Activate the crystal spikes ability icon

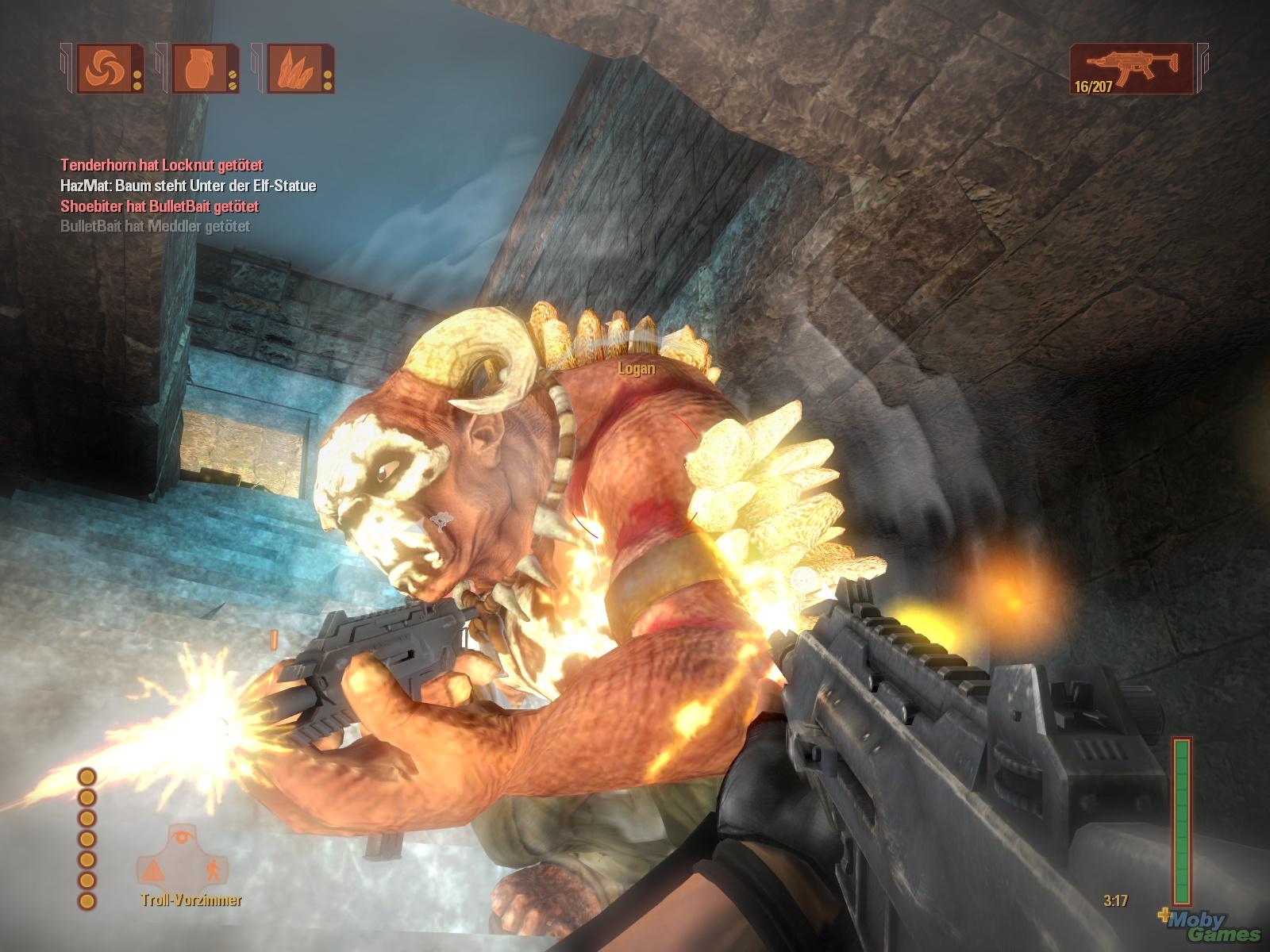tap(294, 68)
